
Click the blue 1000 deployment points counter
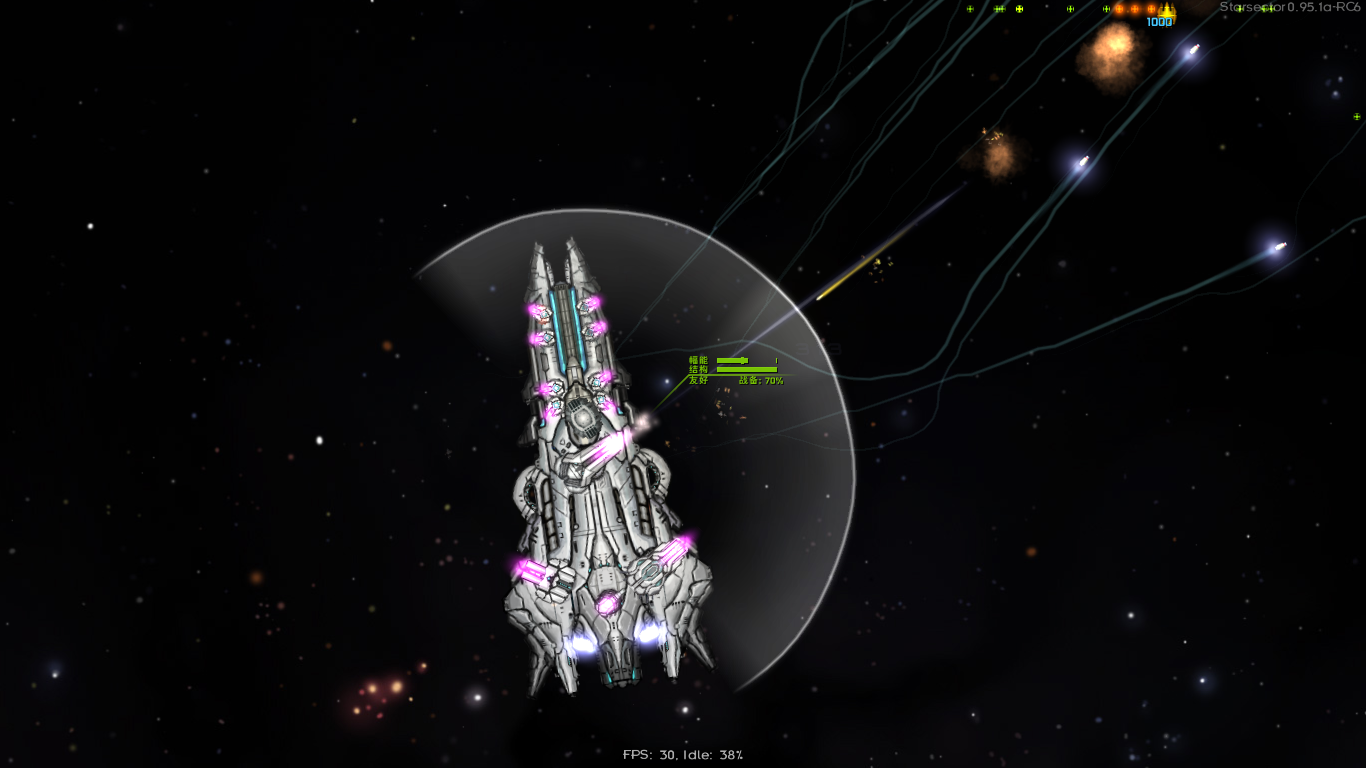tap(1158, 21)
